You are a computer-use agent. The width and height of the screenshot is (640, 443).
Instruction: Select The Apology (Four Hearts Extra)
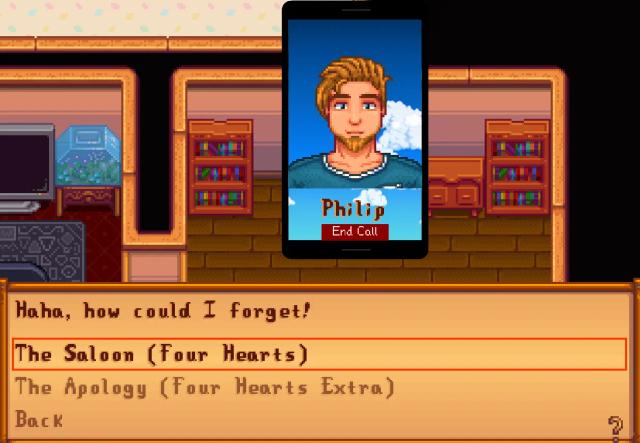click(x=205, y=387)
